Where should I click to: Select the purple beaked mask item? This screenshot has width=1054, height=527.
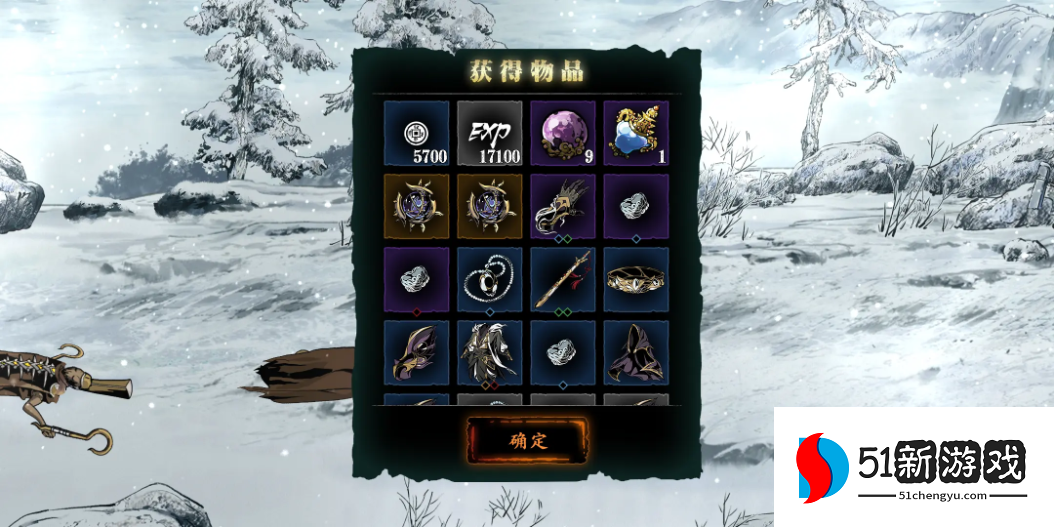[416, 353]
